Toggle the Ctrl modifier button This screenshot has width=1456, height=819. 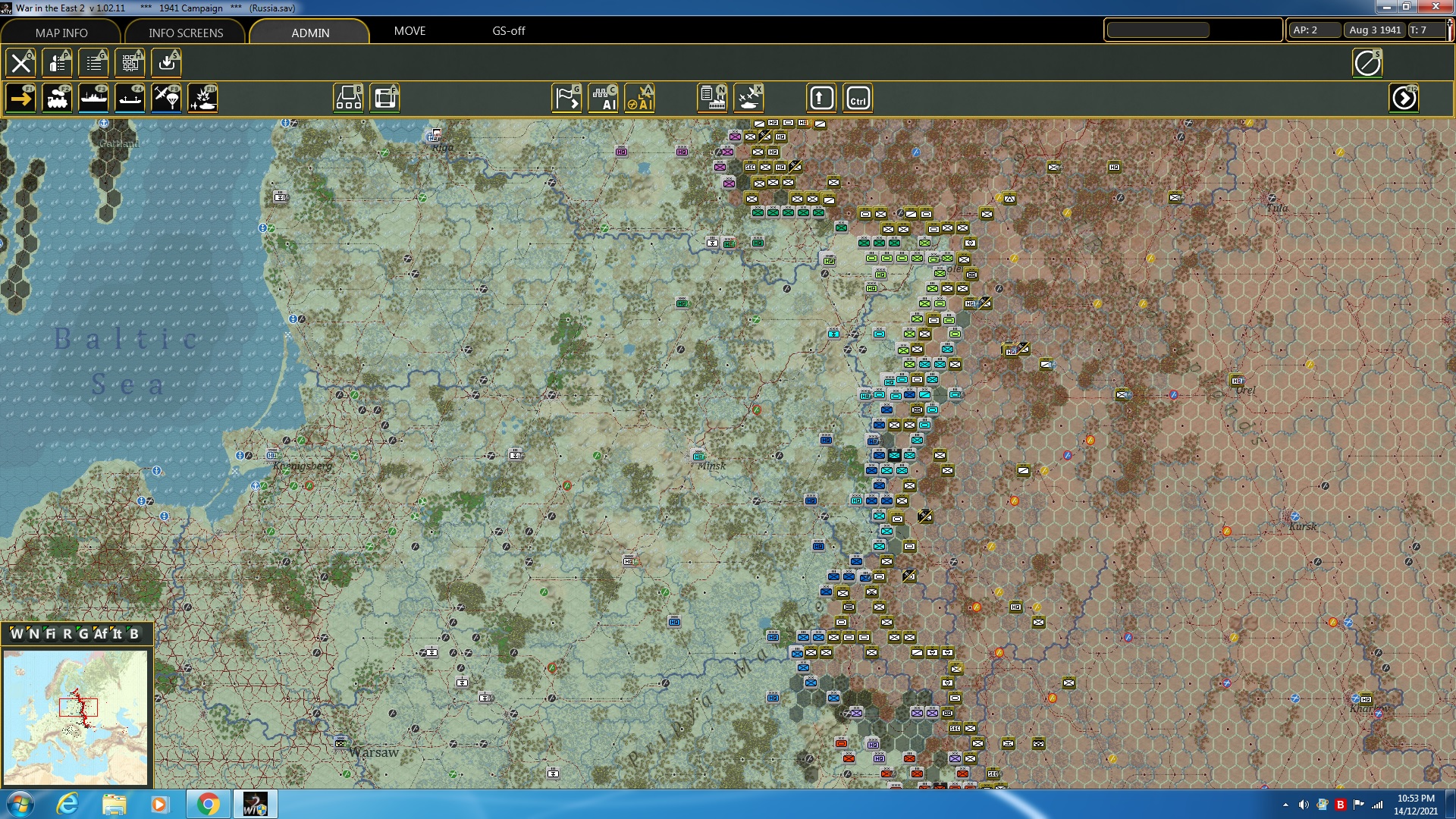coord(858,97)
